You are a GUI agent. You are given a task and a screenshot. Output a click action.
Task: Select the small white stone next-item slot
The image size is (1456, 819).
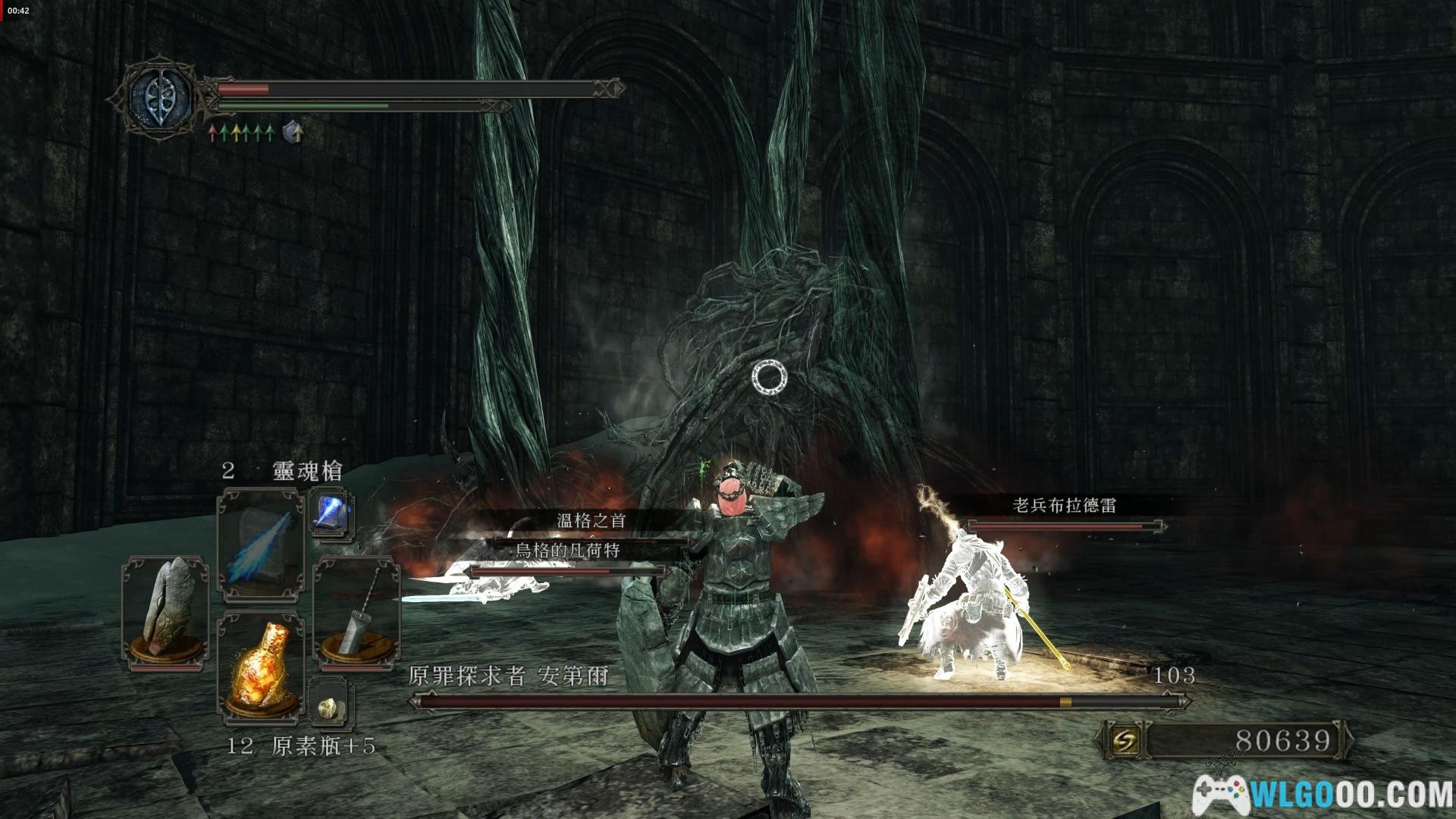point(331,707)
